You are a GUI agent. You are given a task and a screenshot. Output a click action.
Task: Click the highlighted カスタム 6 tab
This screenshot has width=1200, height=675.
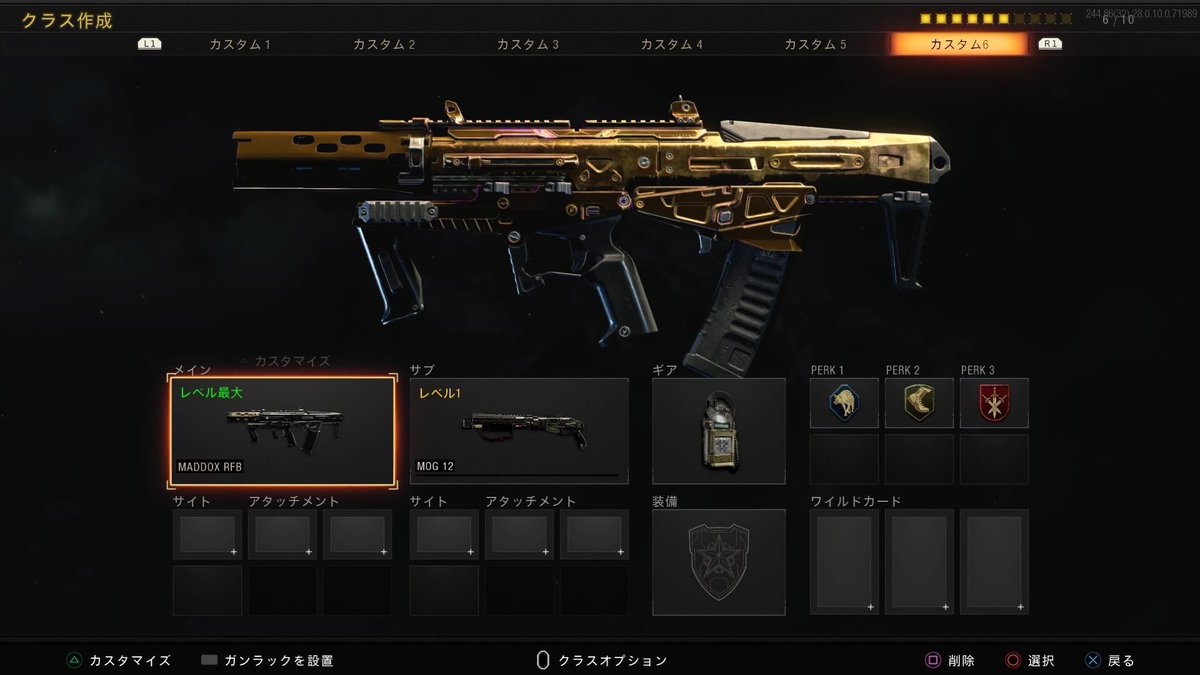tap(959, 45)
